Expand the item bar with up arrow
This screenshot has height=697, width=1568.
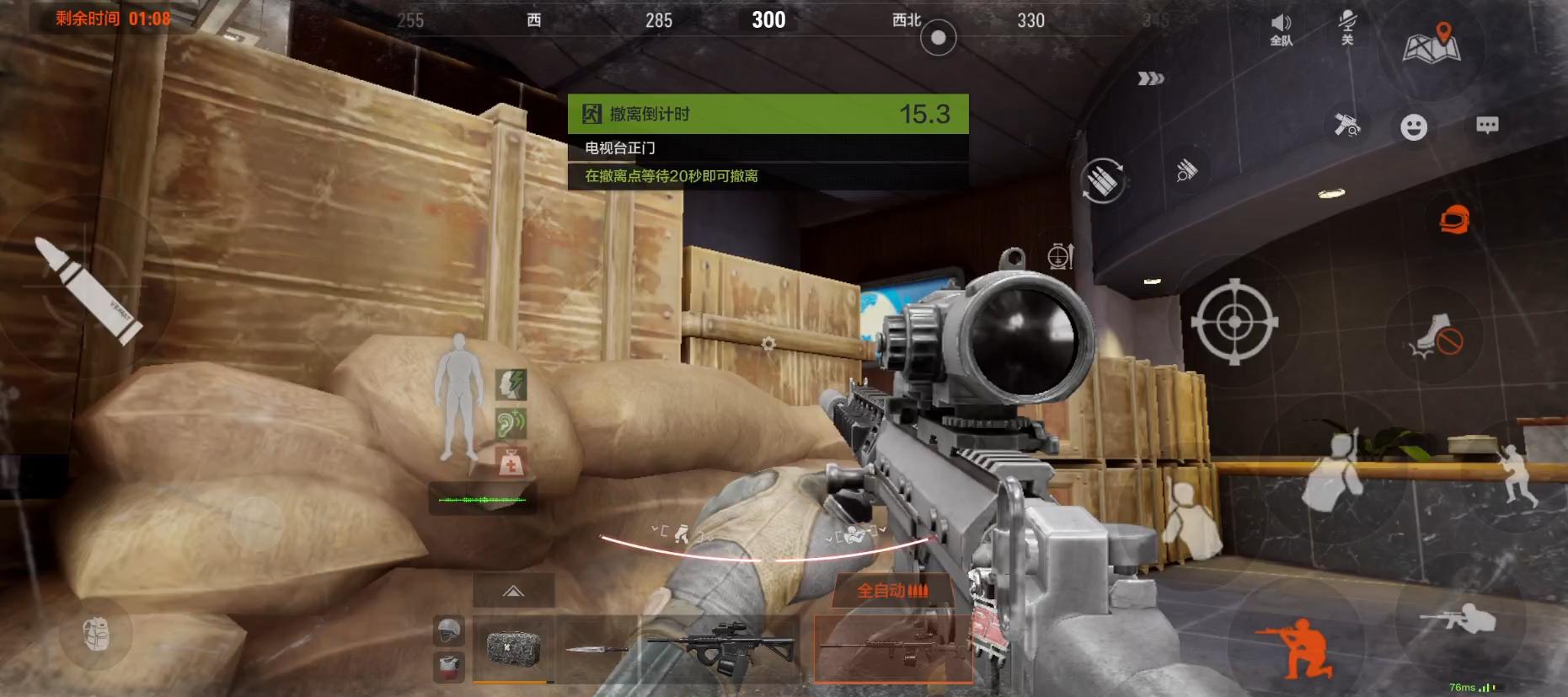point(513,591)
